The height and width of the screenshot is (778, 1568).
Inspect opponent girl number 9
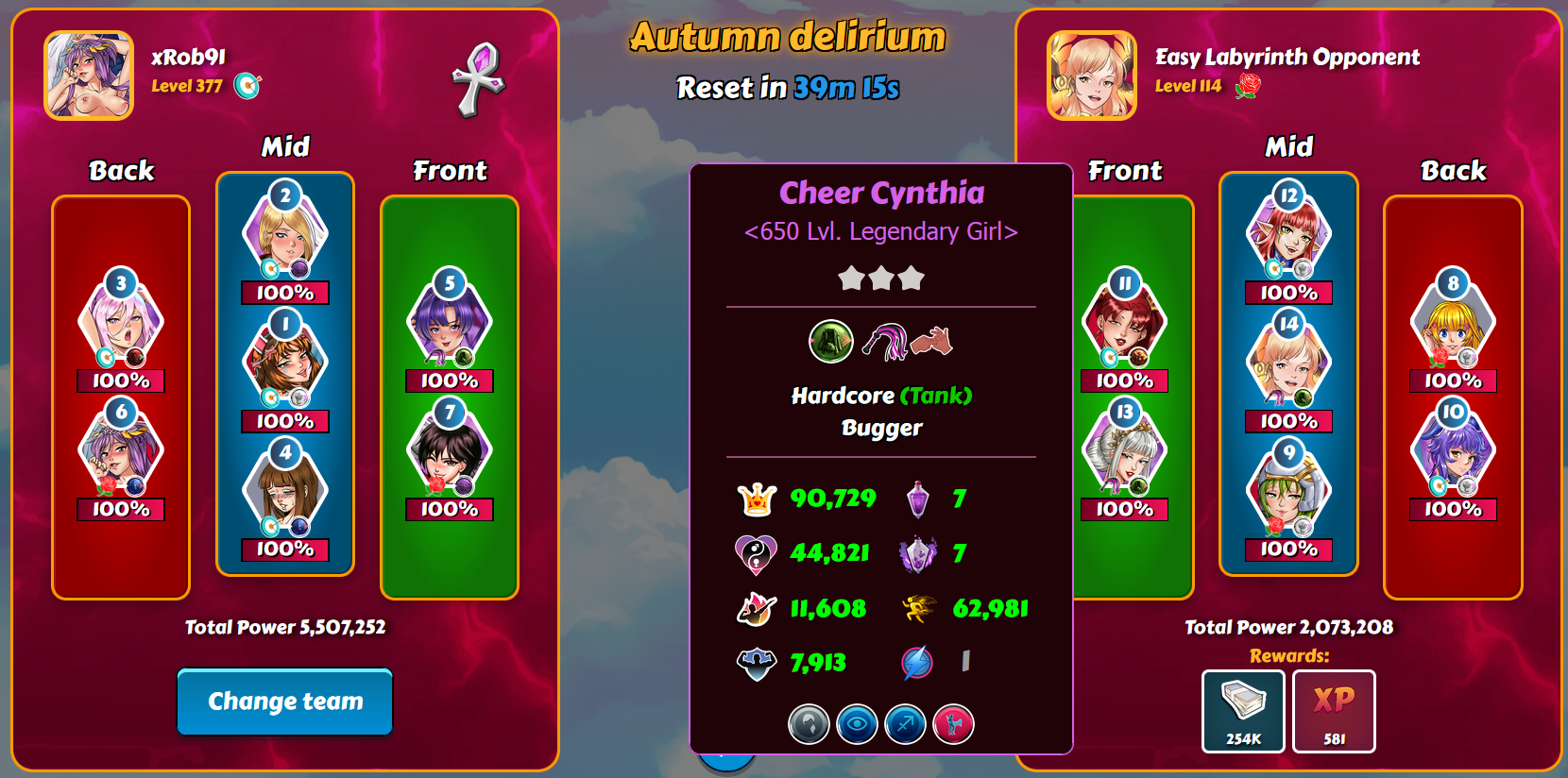click(1288, 493)
